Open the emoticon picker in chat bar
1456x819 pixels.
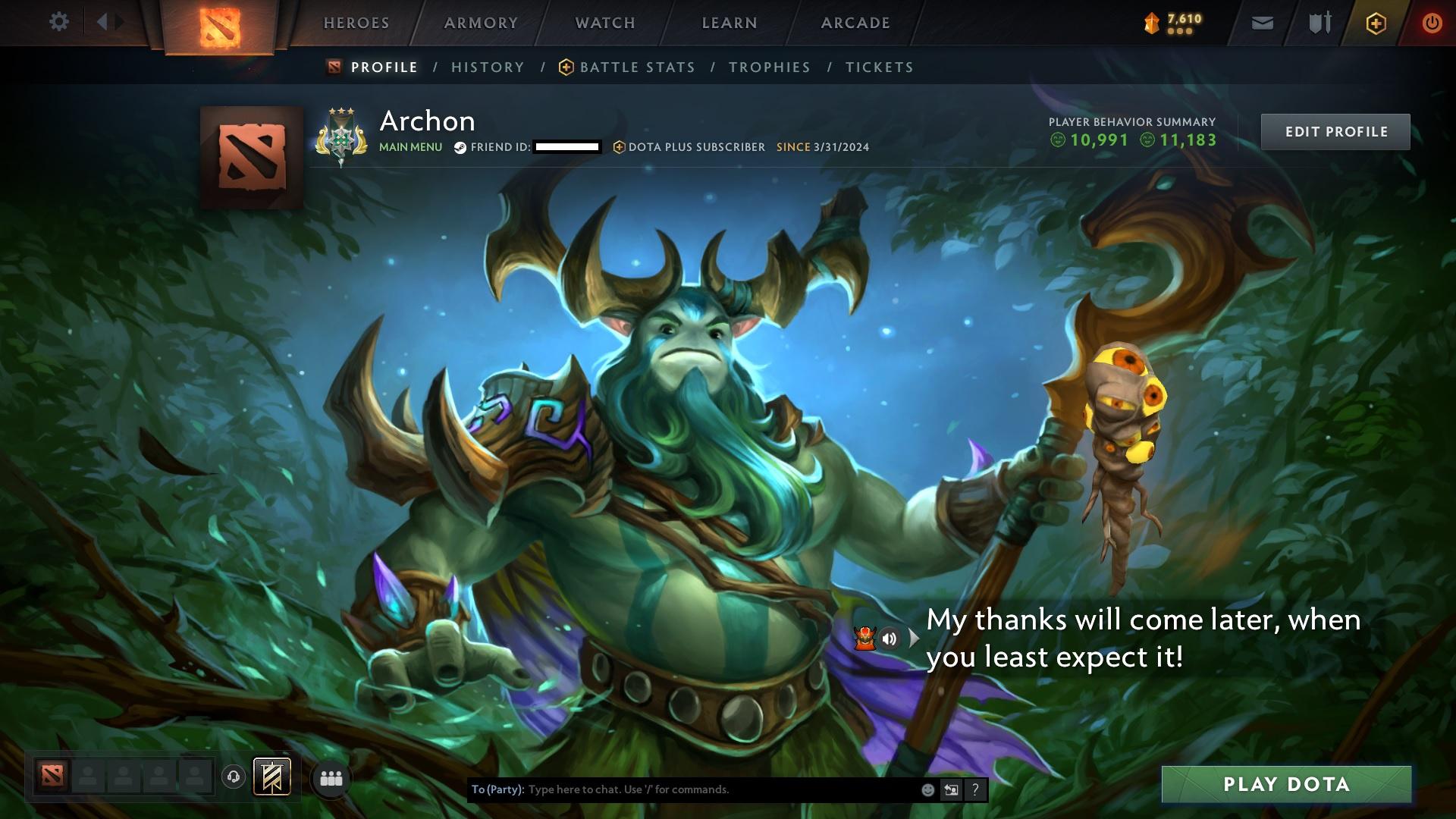[928, 789]
